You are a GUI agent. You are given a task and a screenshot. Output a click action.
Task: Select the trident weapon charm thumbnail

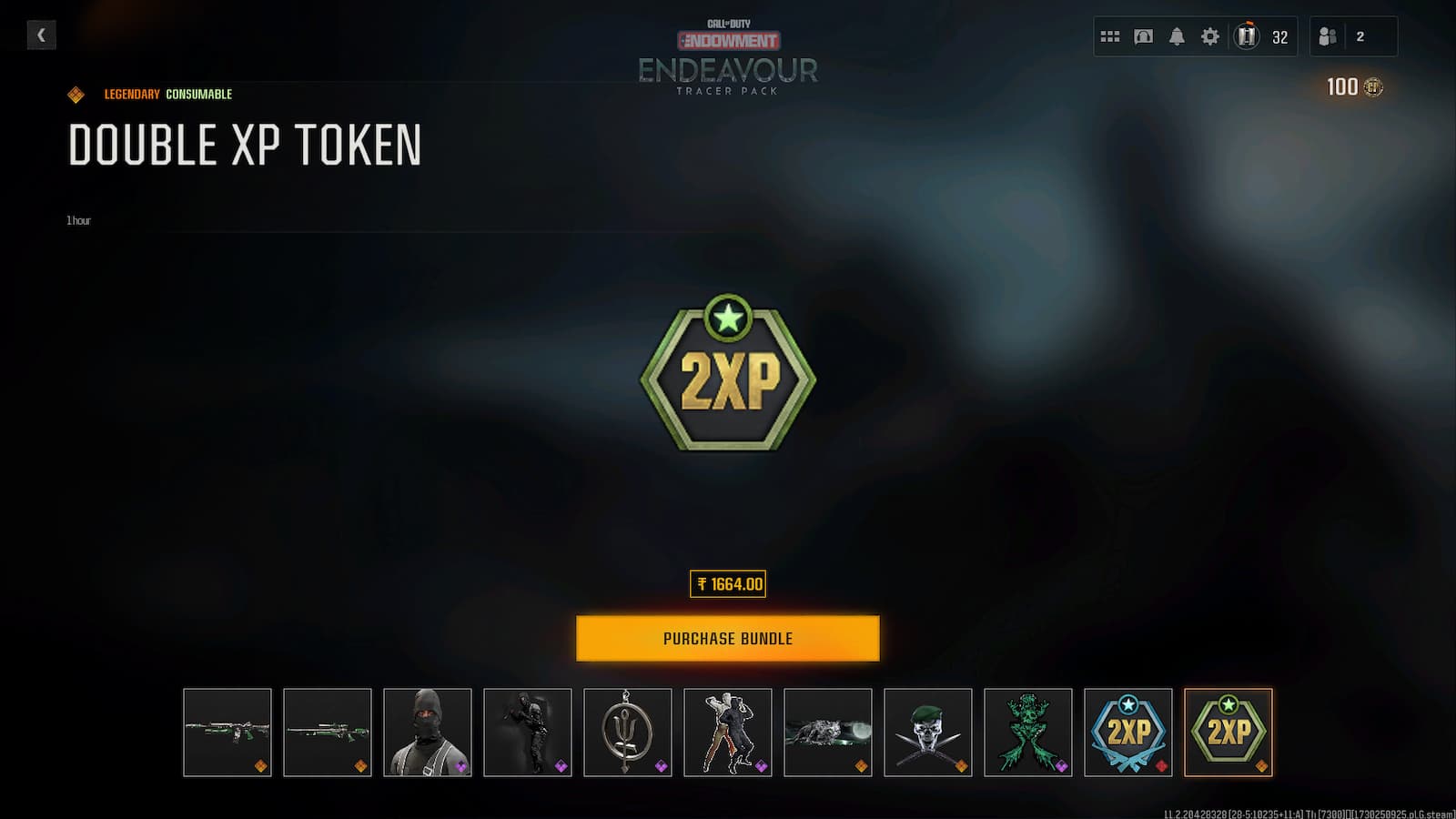tap(627, 733)
